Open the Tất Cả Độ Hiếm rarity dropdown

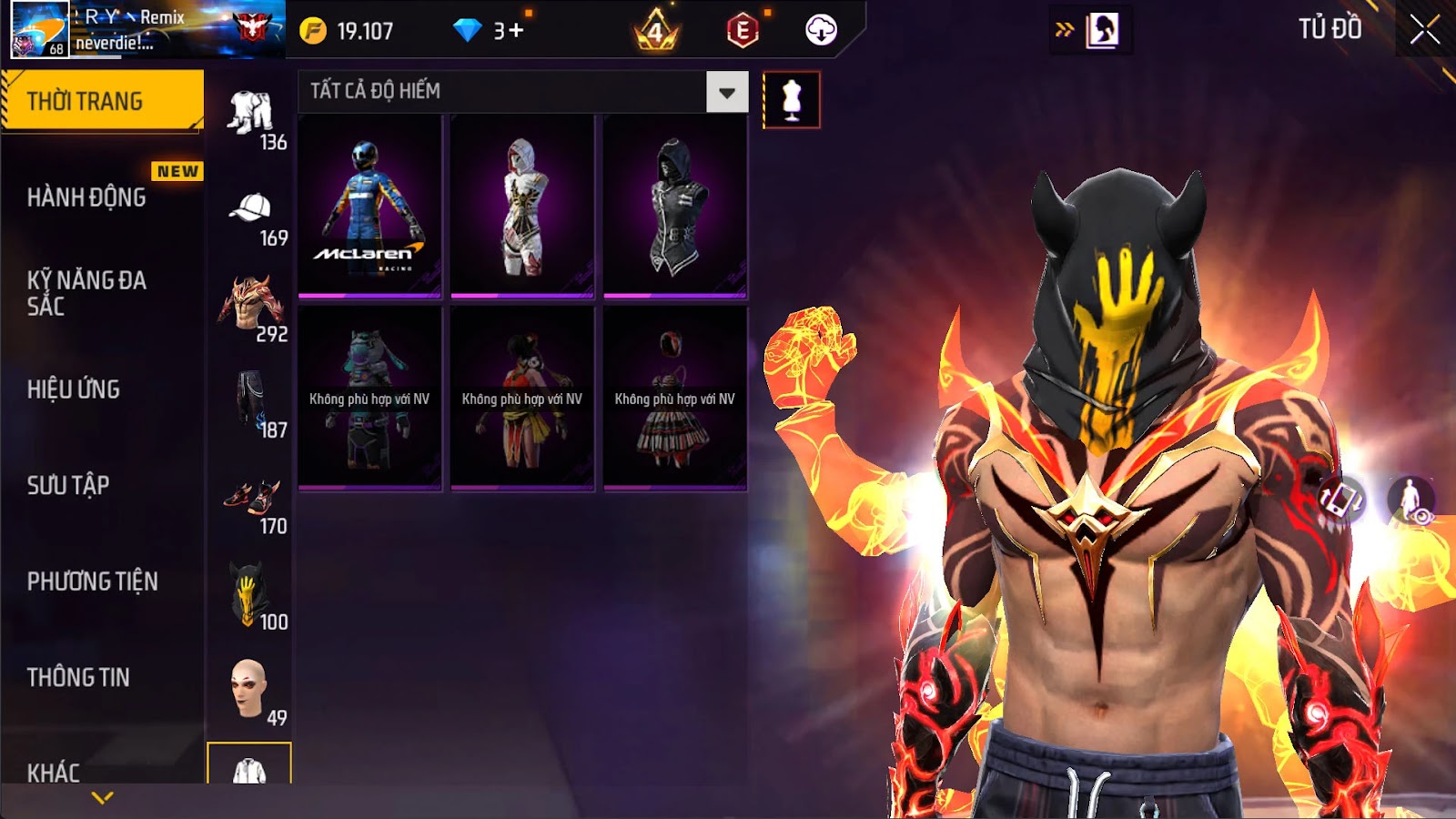(x=726, y=92)
